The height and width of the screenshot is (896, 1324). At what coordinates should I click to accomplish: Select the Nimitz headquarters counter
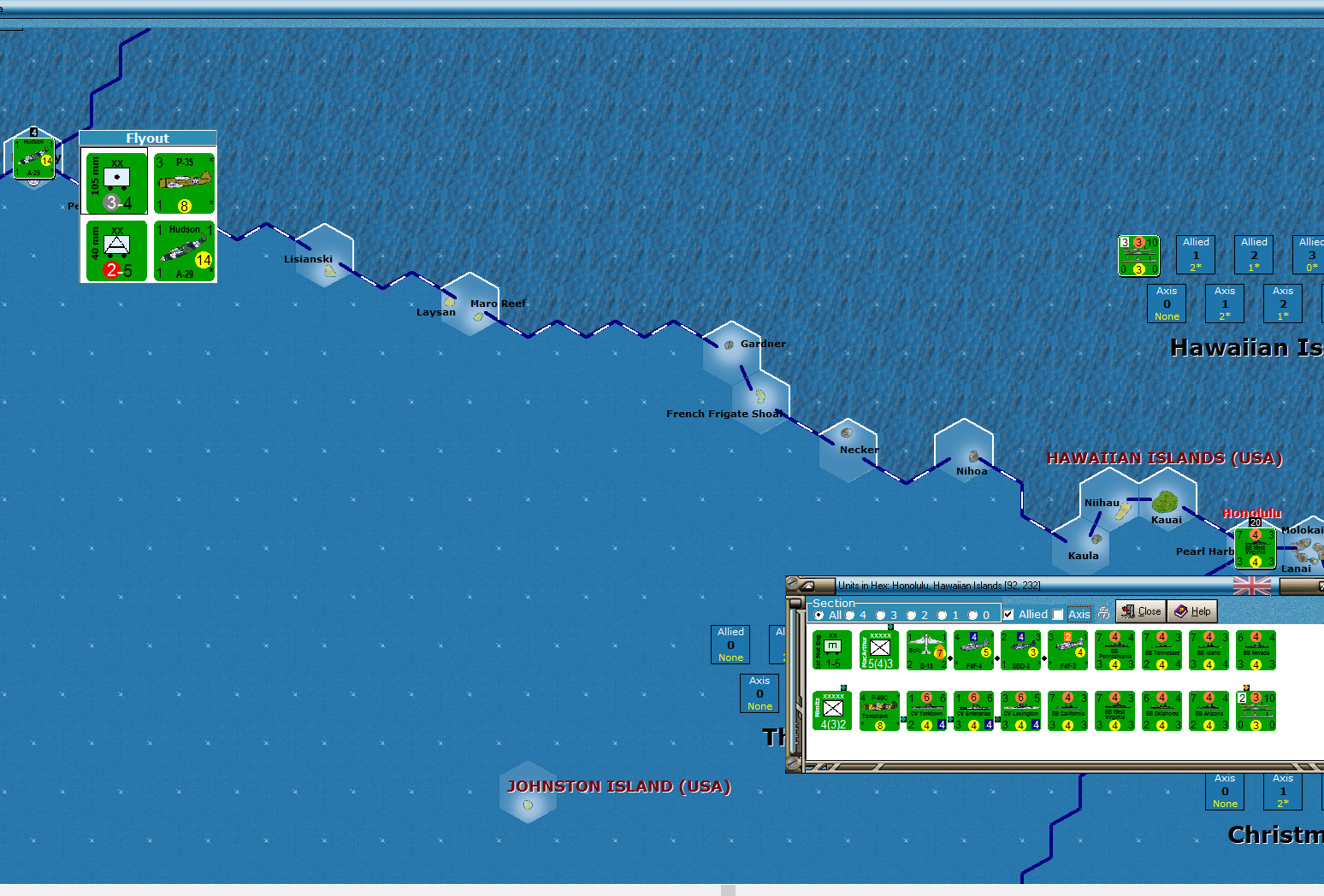[830, 710]
